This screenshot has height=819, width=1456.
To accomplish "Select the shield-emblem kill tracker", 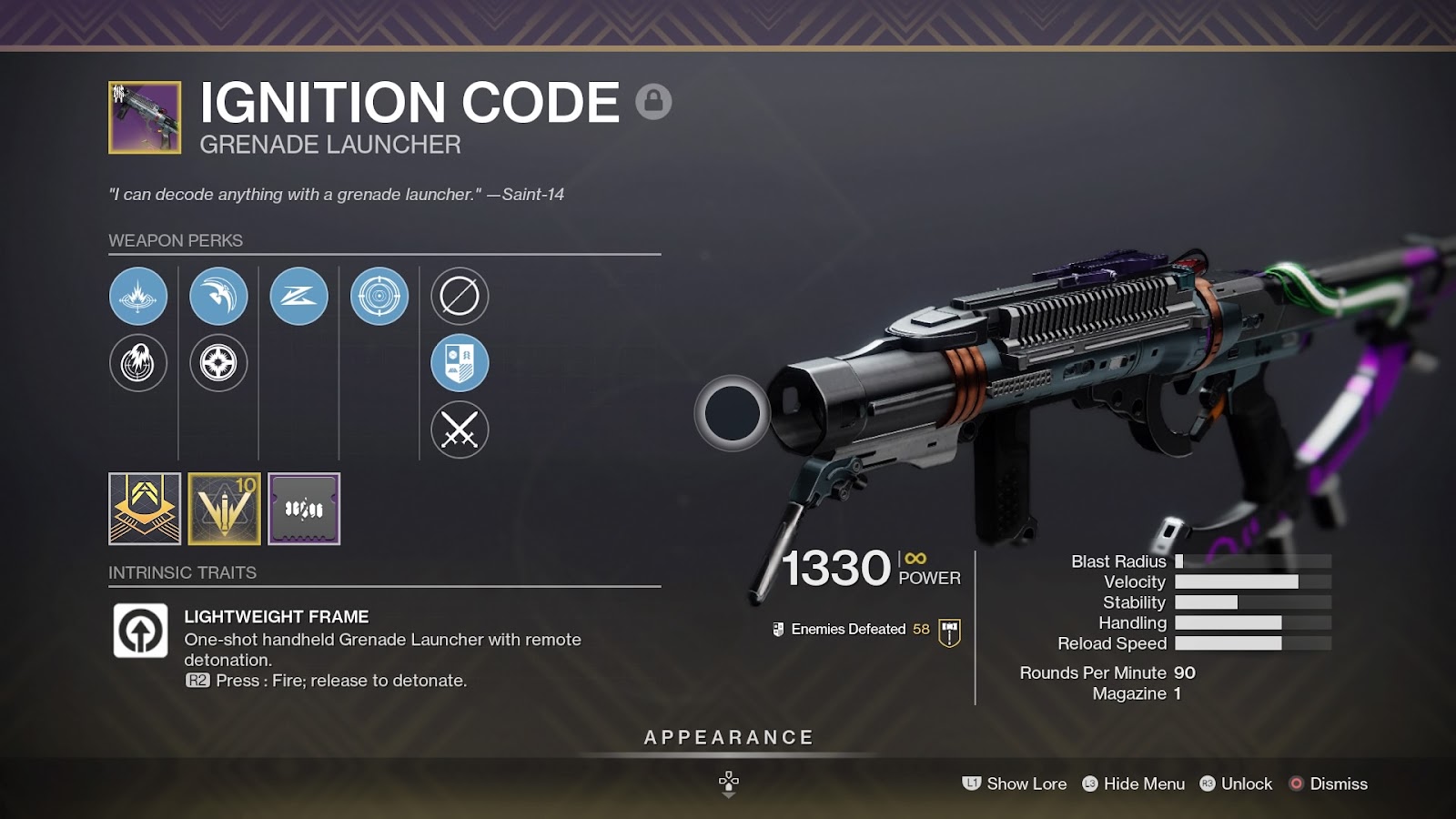I will [460, 363].
